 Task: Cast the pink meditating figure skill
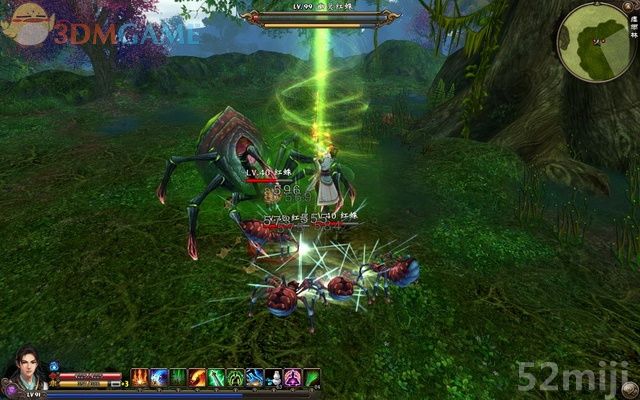point(292,377)
